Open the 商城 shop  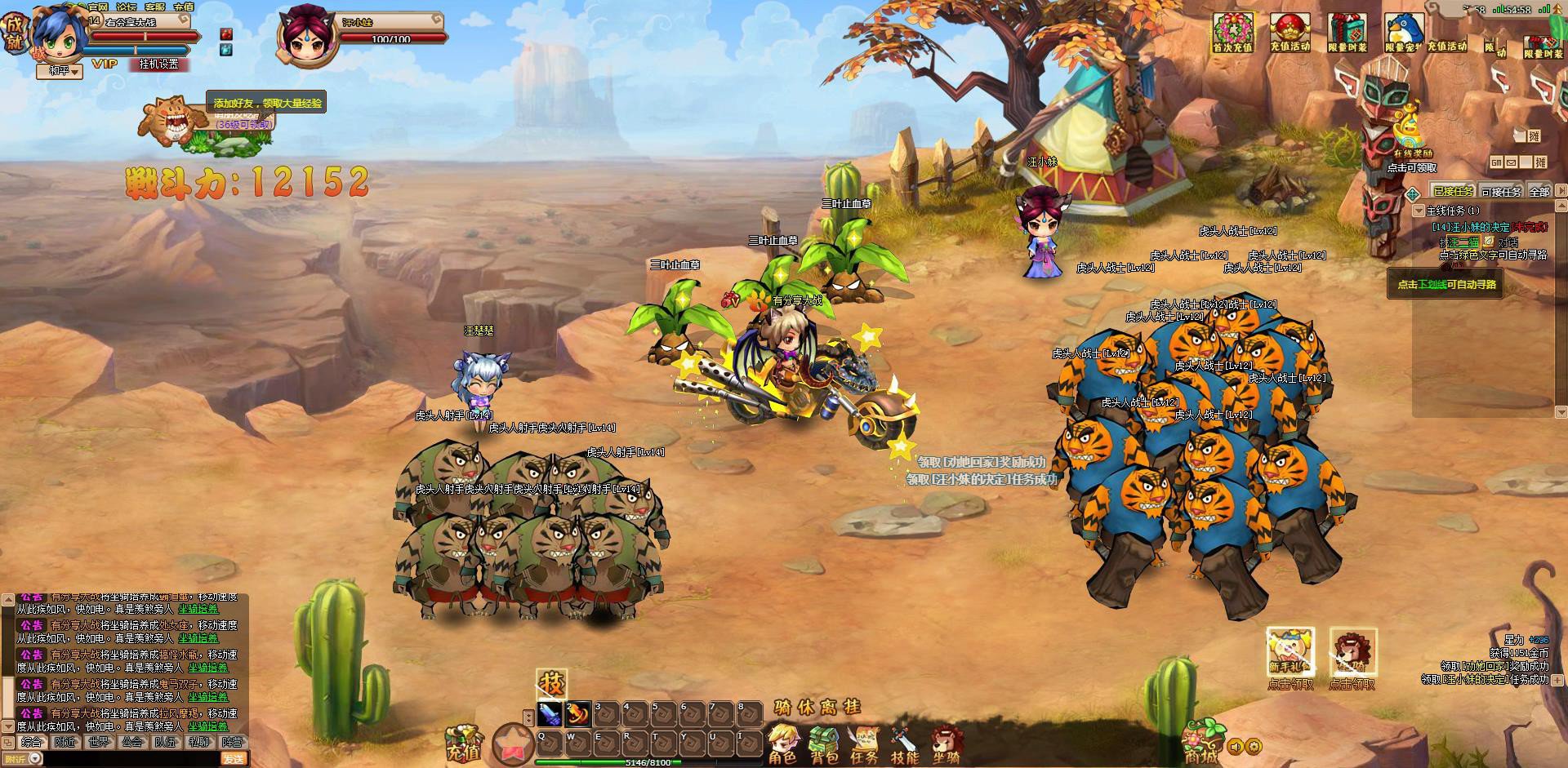[1201, 741]
